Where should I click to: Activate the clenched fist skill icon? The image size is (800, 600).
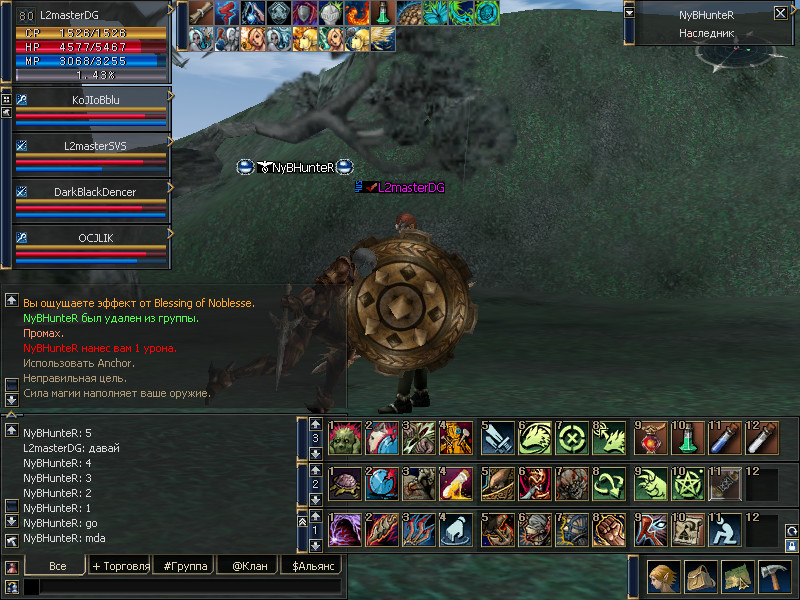click(610, 527)
